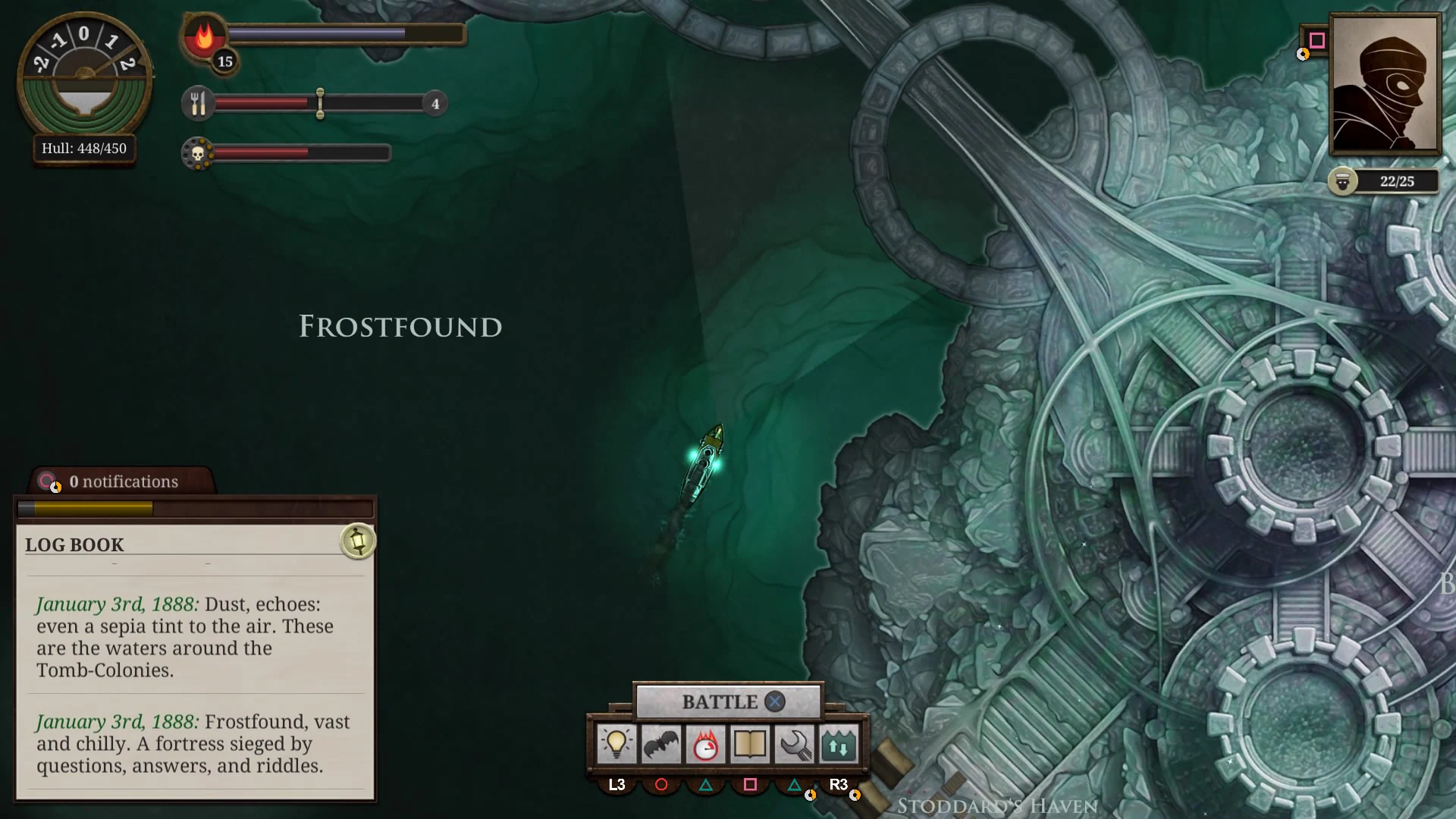Collapse the Log Book panel
This screenshot has height=819, width=1456.
74,544
